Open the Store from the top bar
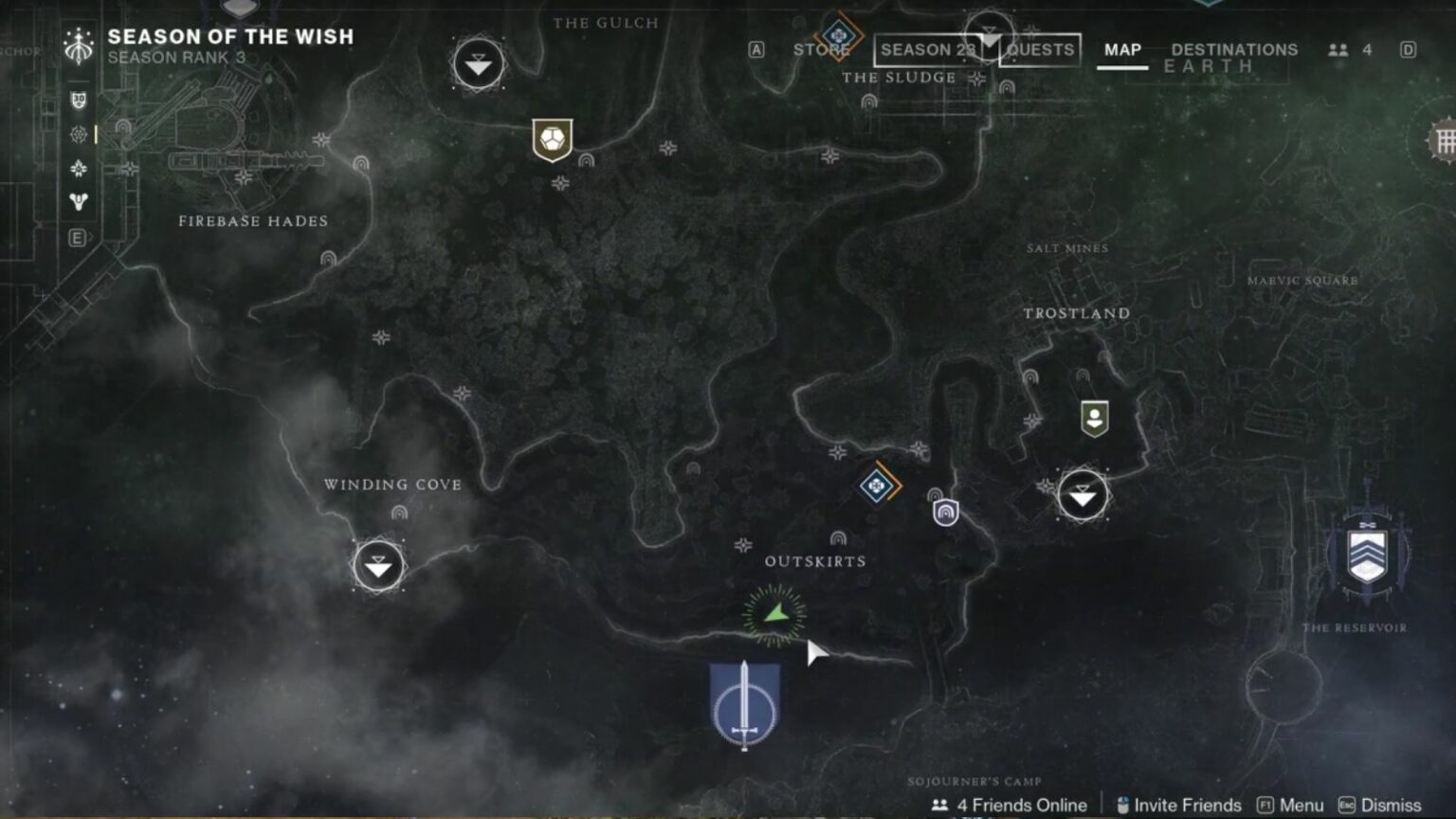 coord(816,49)
